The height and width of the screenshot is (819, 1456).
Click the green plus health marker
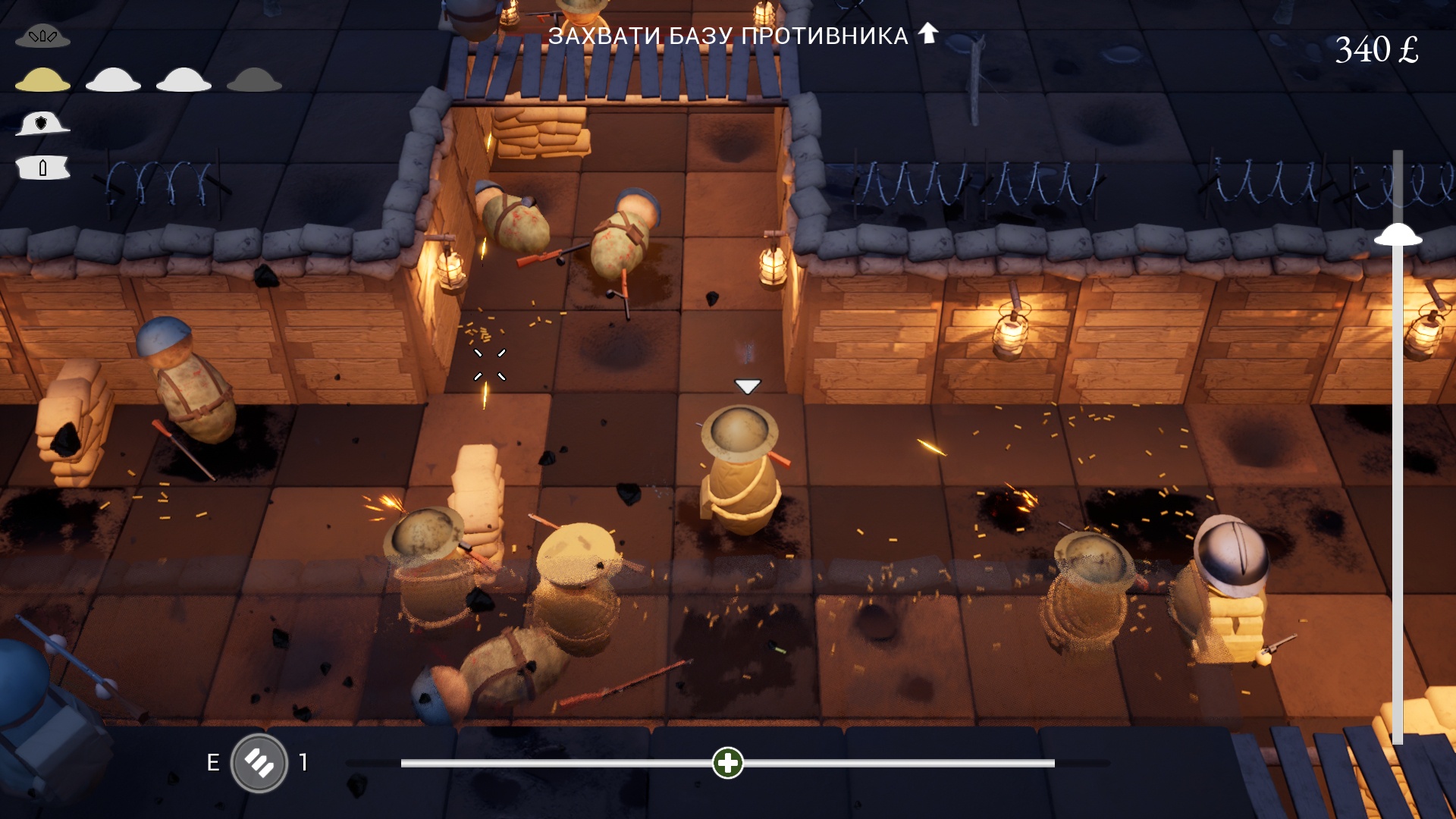pos(728,763)
